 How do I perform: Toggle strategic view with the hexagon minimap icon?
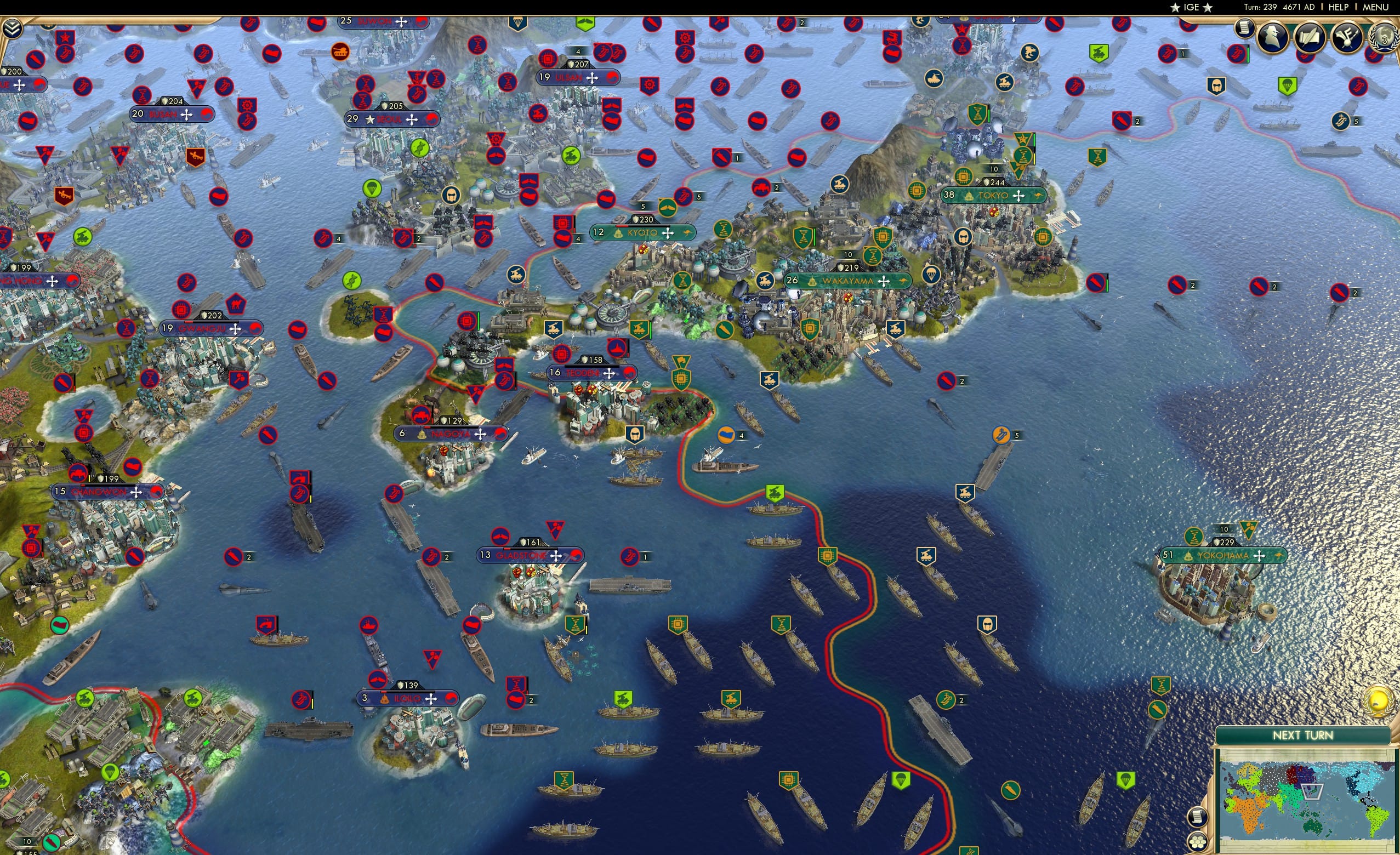coord(1198,841)
